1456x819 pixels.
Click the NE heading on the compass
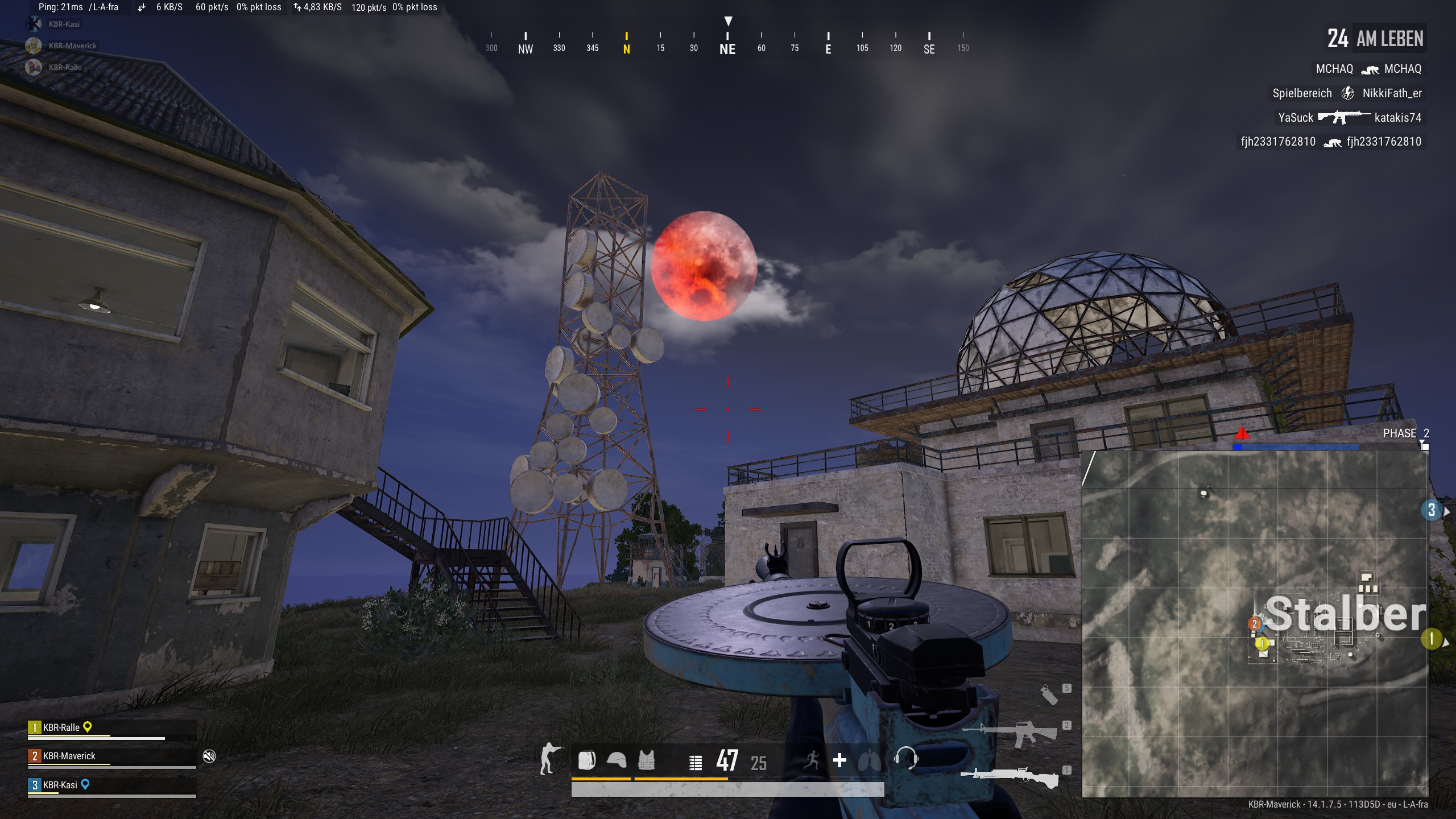(x=727, y=49)
